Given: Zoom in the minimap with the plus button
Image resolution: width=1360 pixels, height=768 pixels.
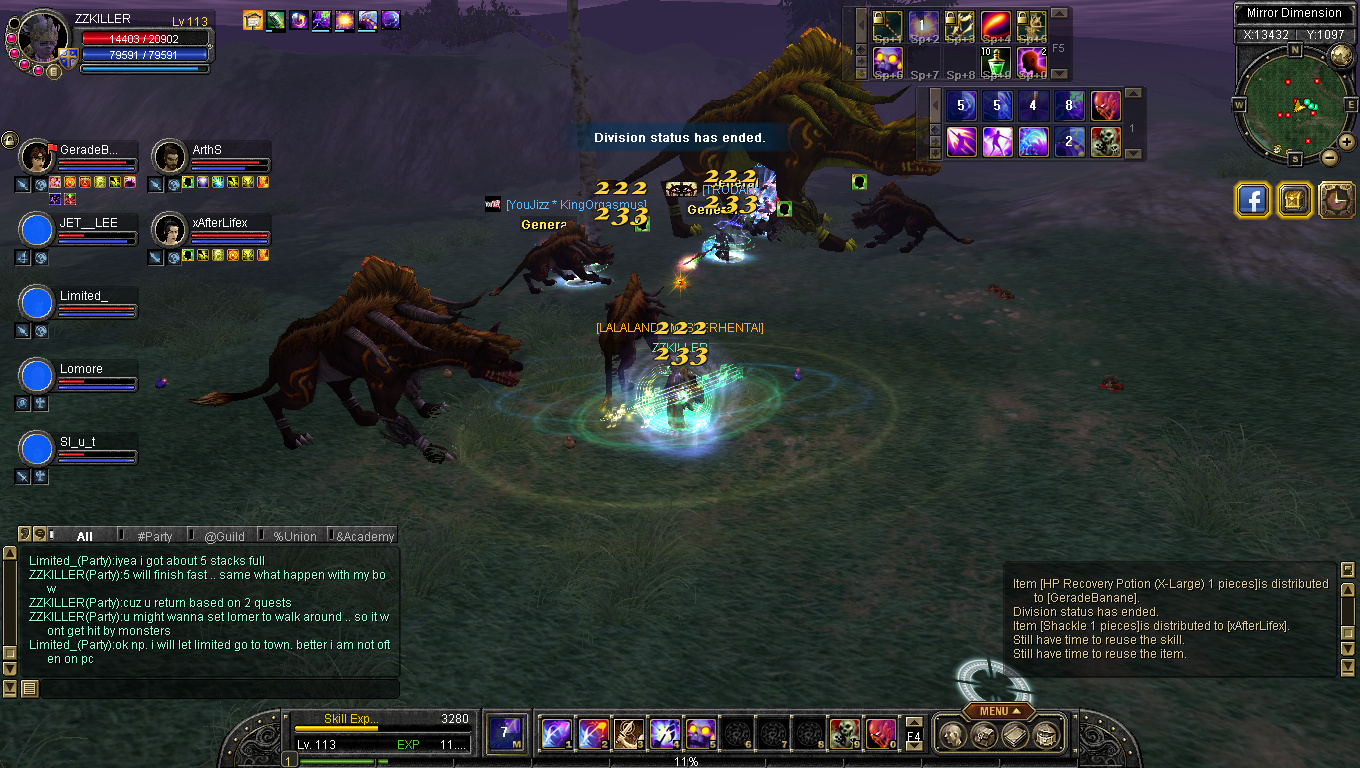Looking at the screenshot, I should click(x=1347, y=142).
